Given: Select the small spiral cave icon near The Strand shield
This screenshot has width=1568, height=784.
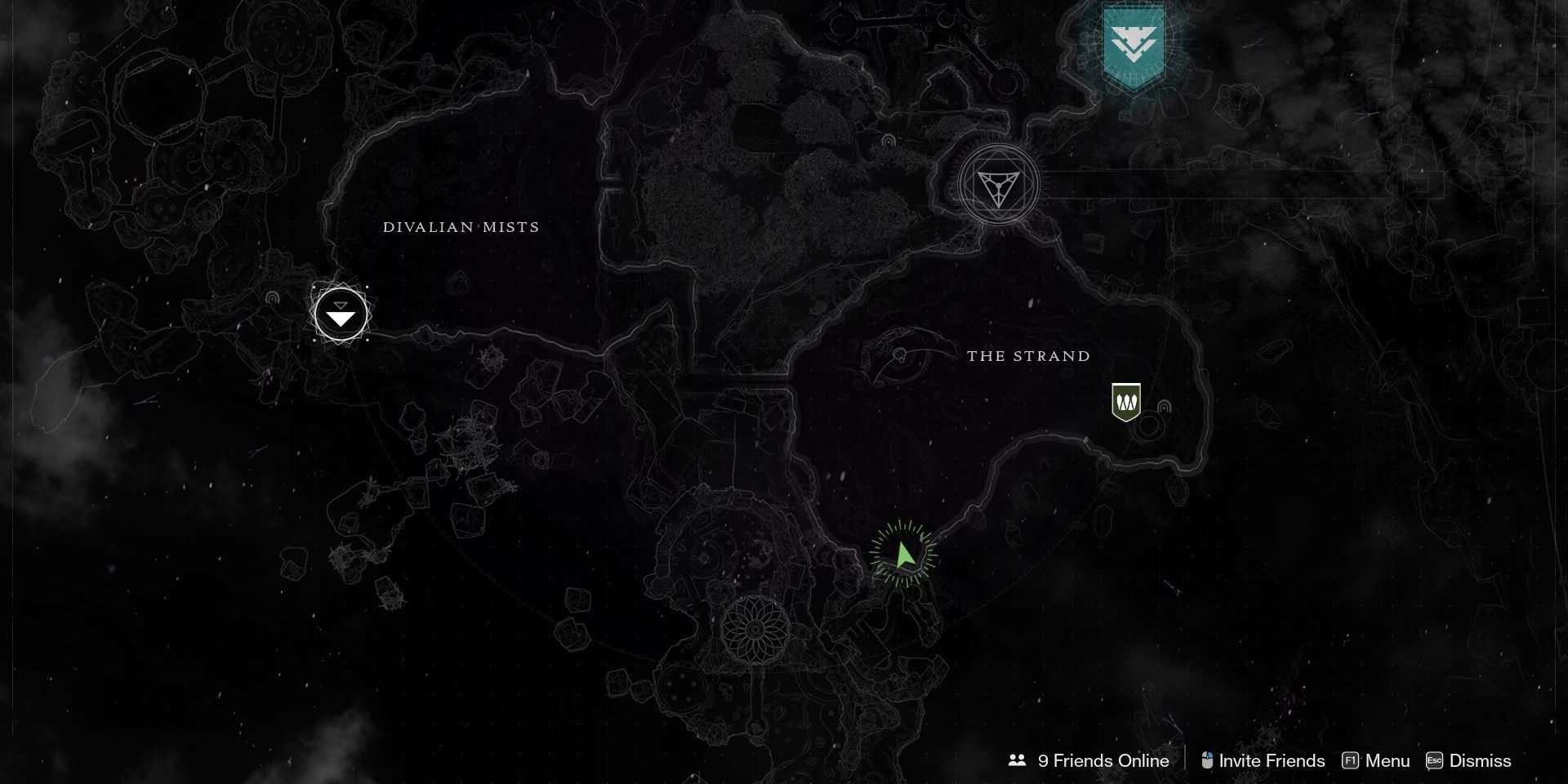Looking at the screenshot, I should pyautogui.click(x=1164, y=408).
